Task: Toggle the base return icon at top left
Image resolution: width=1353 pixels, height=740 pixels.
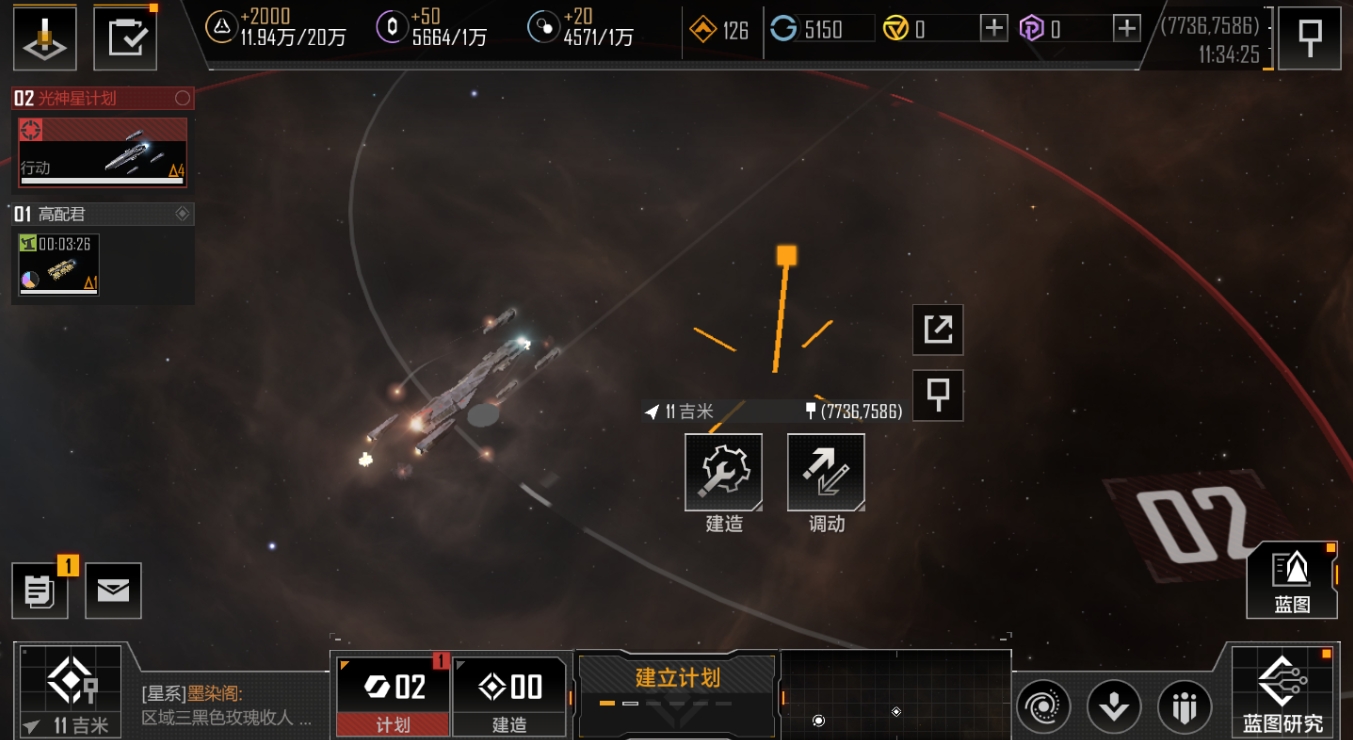Action: tap(44, 37)
